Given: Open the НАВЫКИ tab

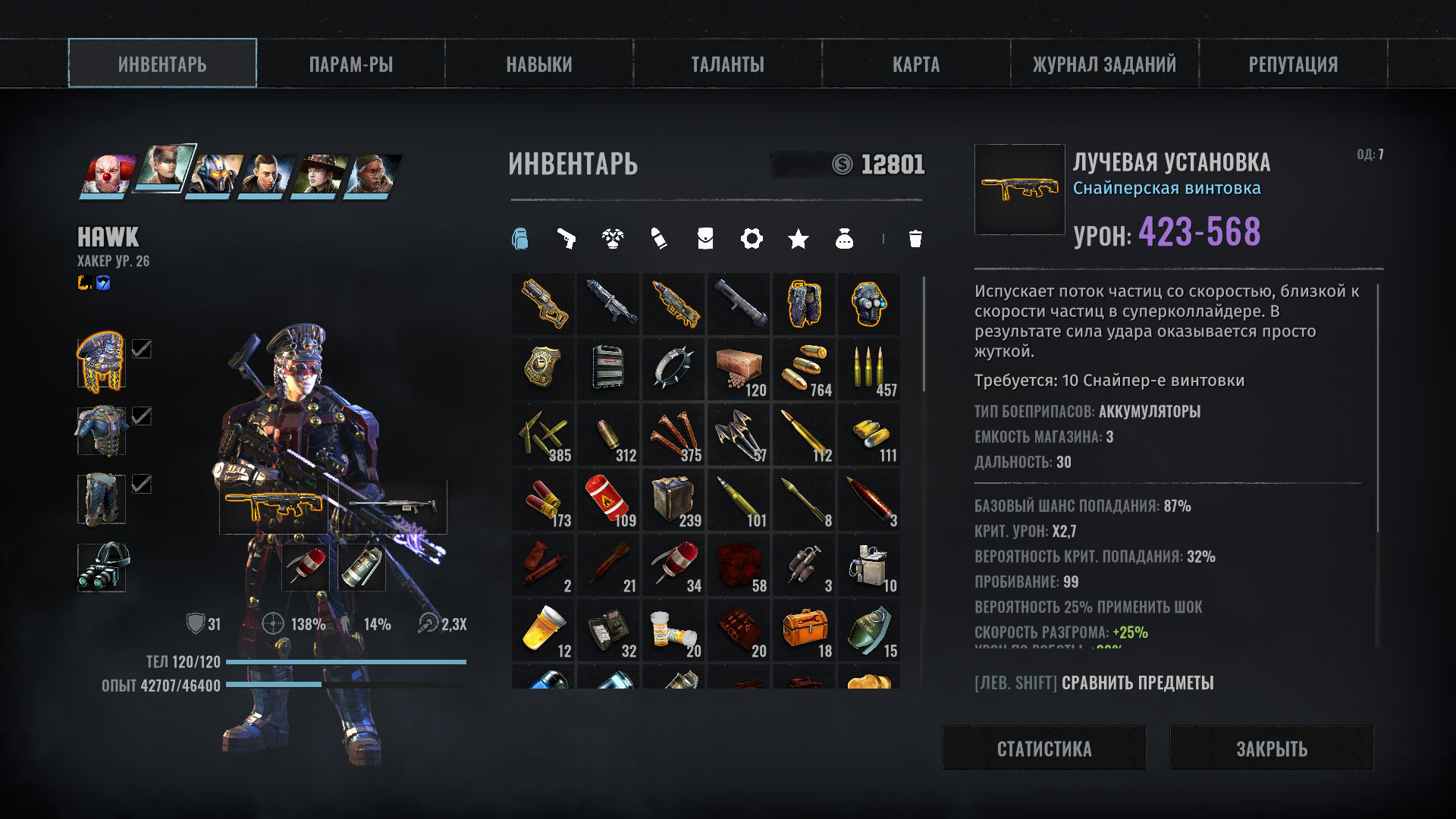Looking at the screenshot, I should point(539,64).
